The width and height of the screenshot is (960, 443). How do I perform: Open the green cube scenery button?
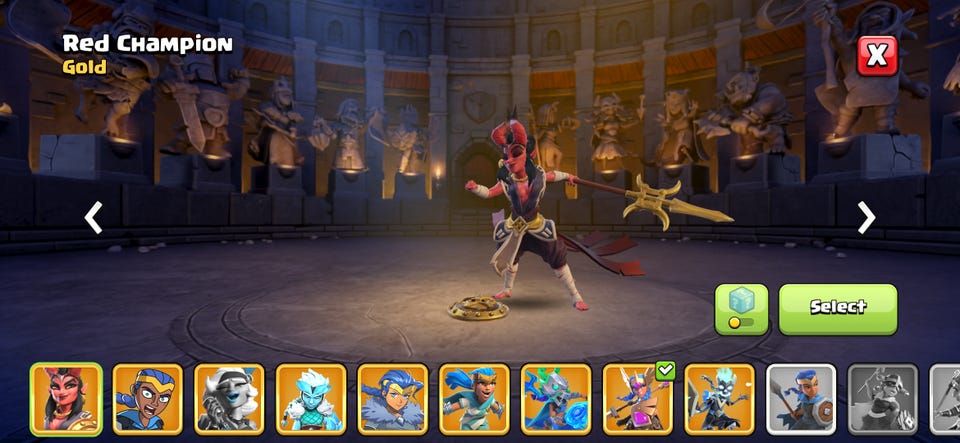pos(741,308)
